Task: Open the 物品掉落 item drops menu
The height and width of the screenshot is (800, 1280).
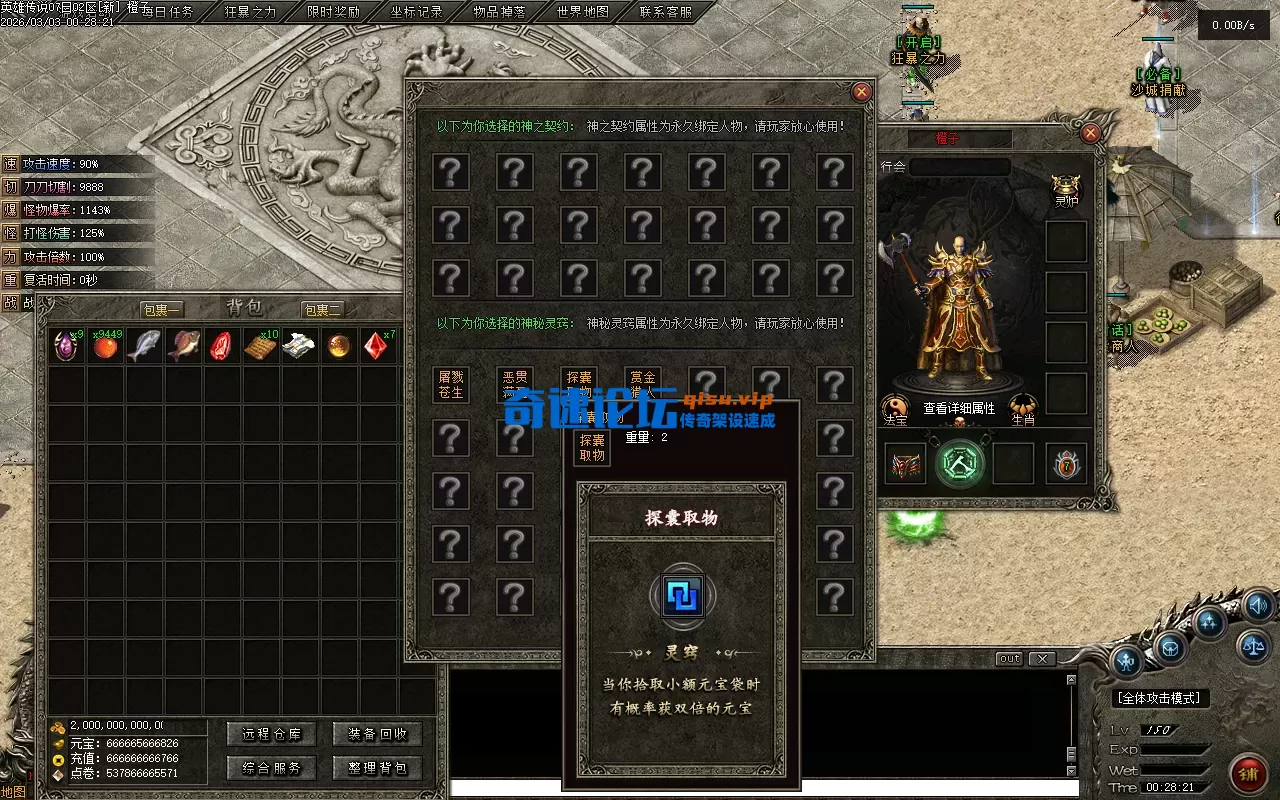Action: click(499, 12)
